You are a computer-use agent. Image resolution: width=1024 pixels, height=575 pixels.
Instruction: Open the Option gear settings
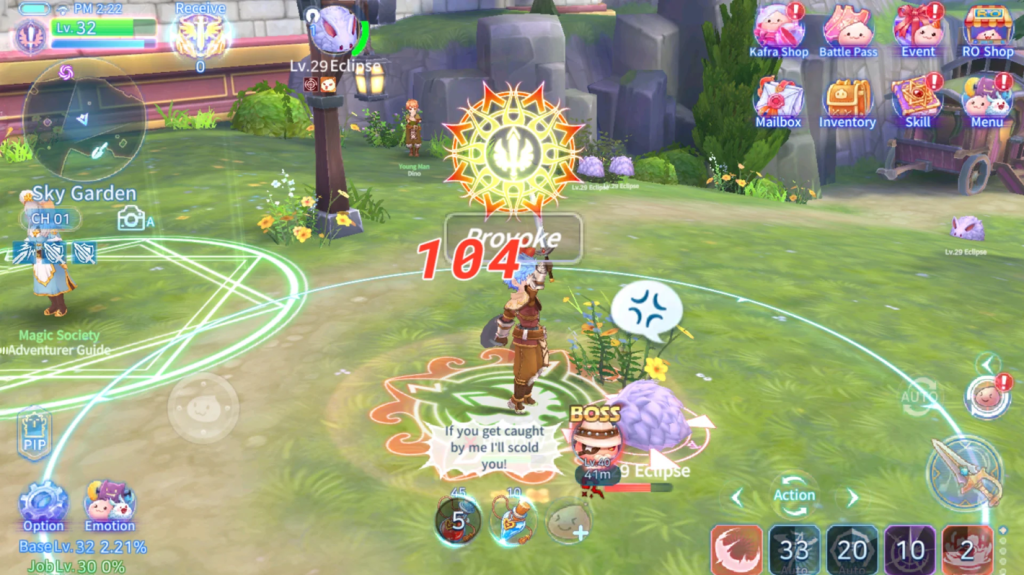(x=44, y=503)
